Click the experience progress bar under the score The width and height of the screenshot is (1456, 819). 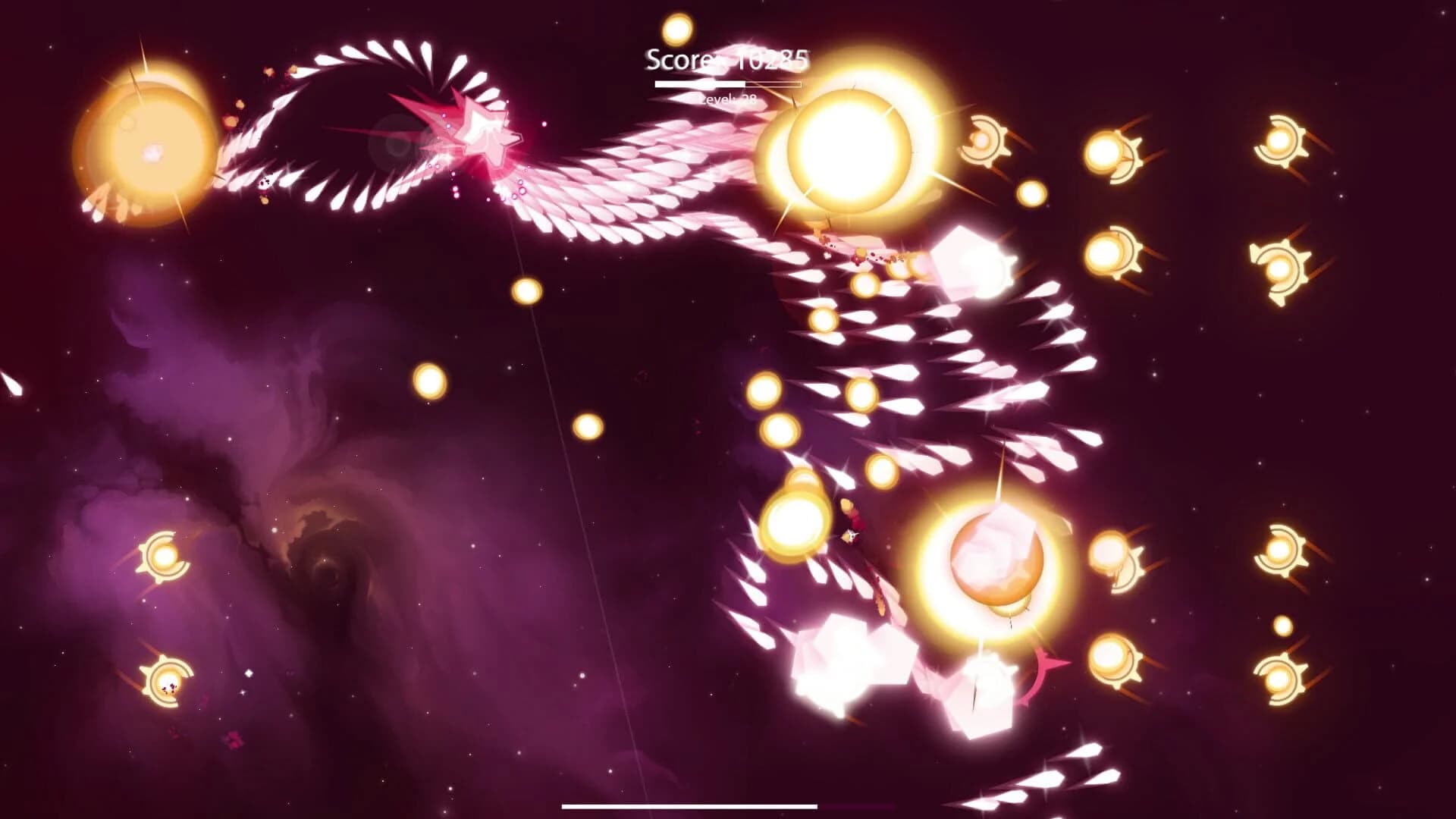click(726, 85)
